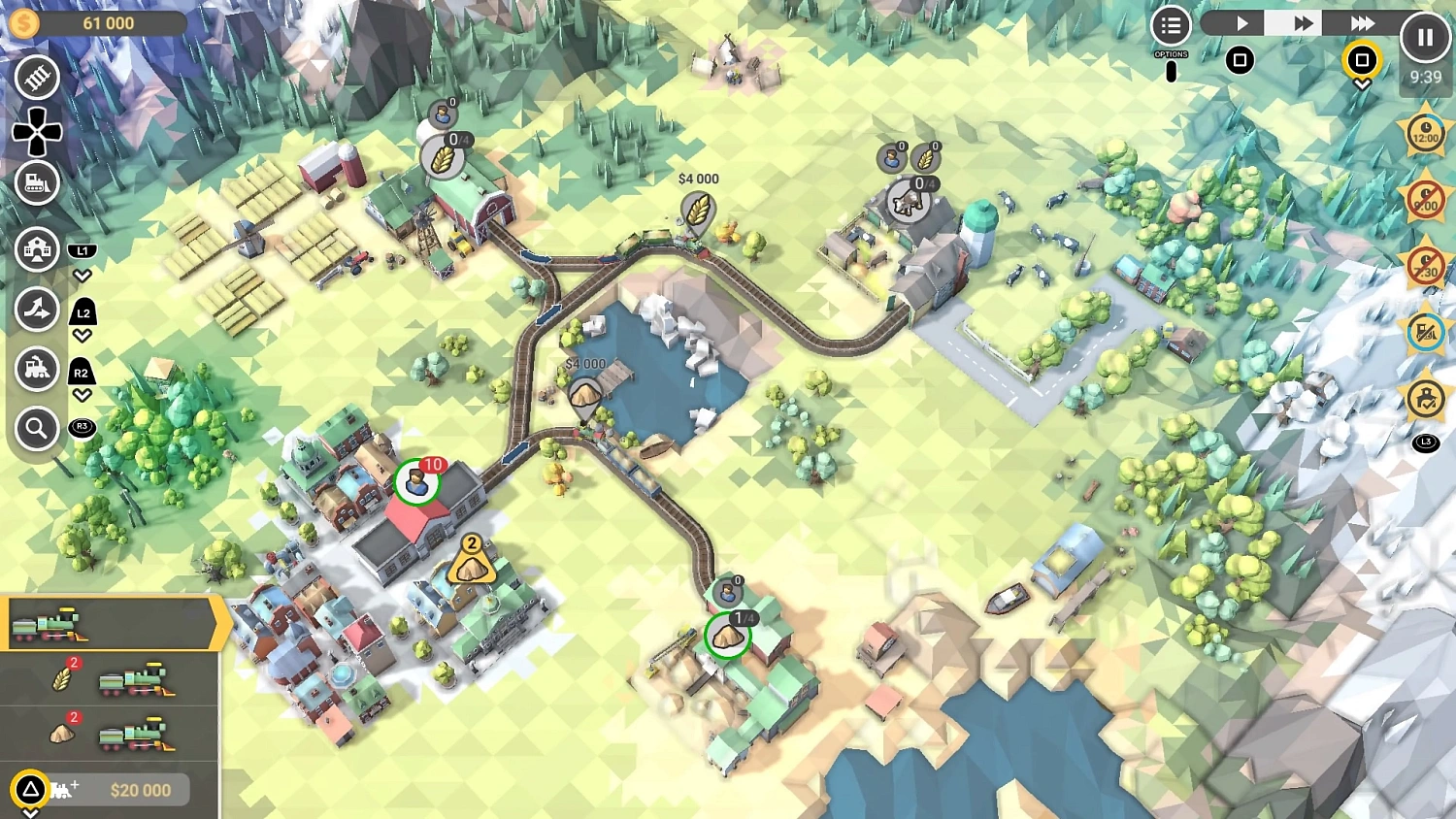Image resolution: width=1456 pixels, height=819 pixels.
Task: Open the pause menu
Action: click(x=1425, y=37)
